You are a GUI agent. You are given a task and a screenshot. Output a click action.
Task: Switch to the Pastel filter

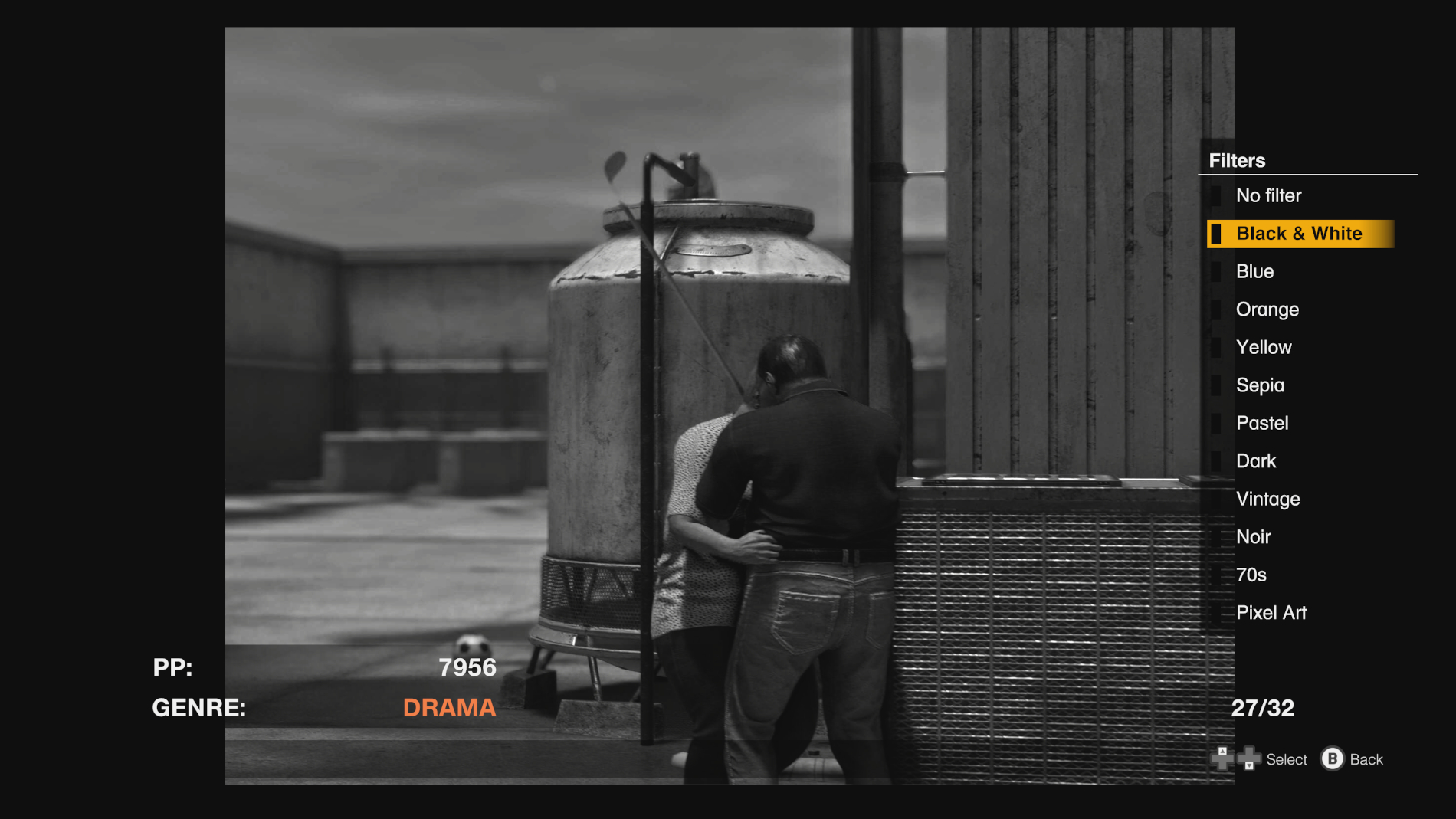coord(1261,423)
